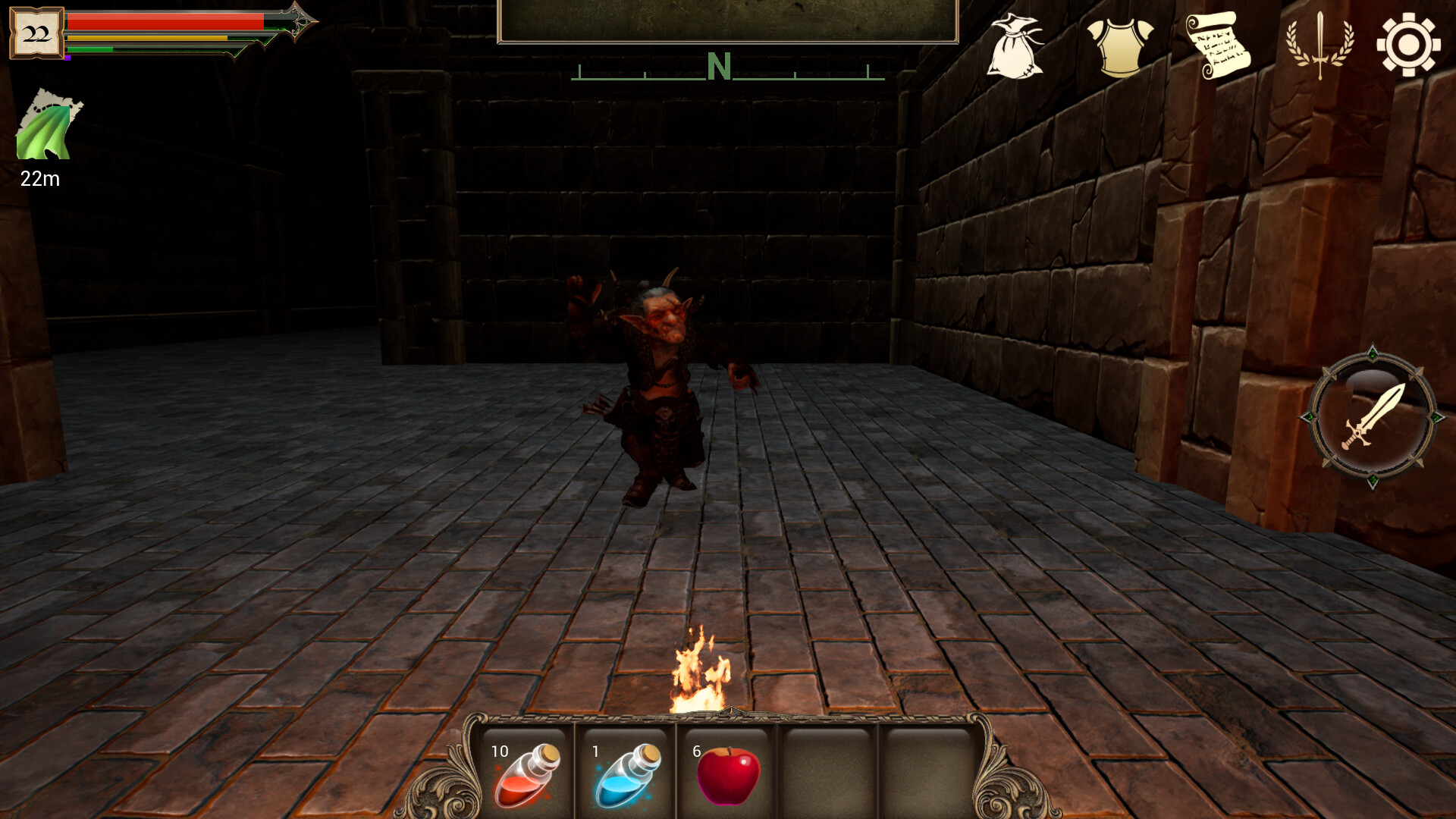Click the N marker on the compass
This screenshot has height=819, width=1456.
pos(719,67)
